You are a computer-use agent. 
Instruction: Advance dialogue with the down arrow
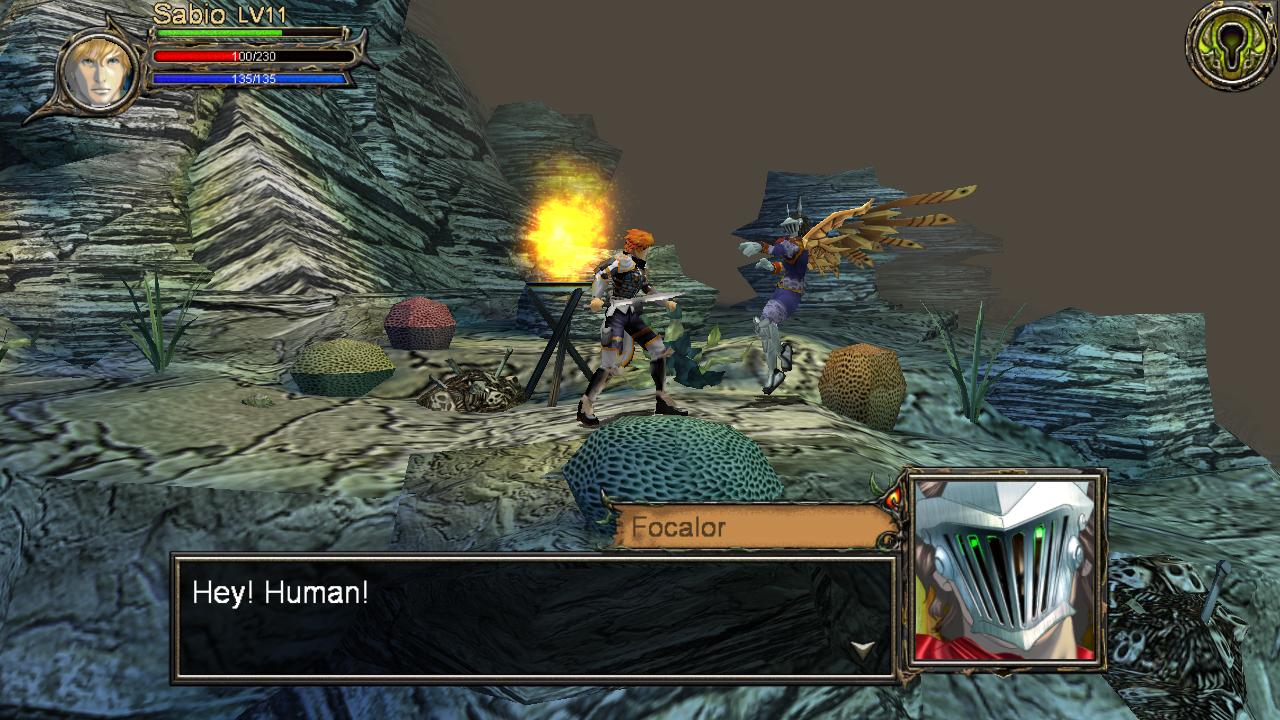862,650
